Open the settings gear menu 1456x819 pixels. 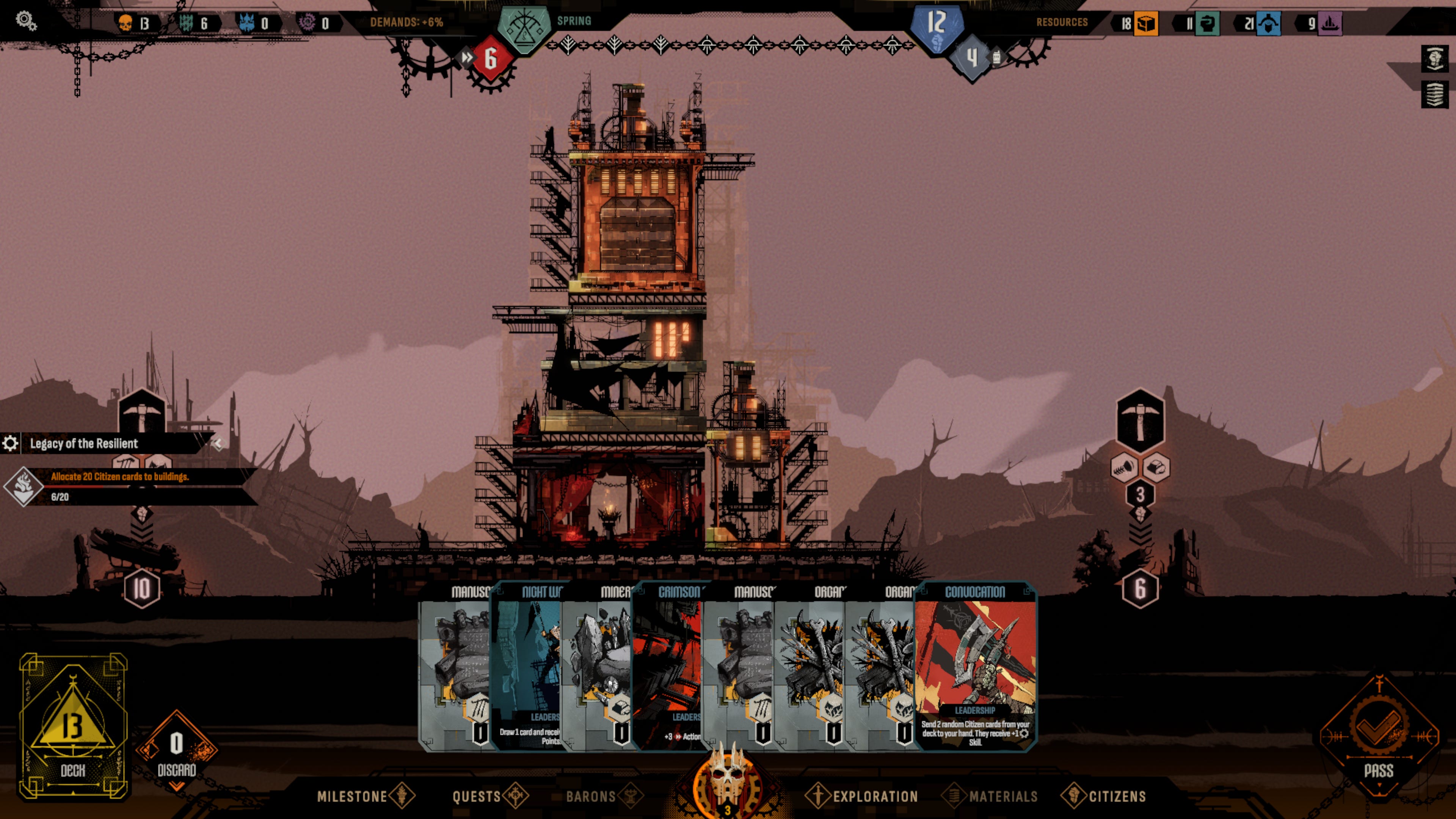coord(26,22)
